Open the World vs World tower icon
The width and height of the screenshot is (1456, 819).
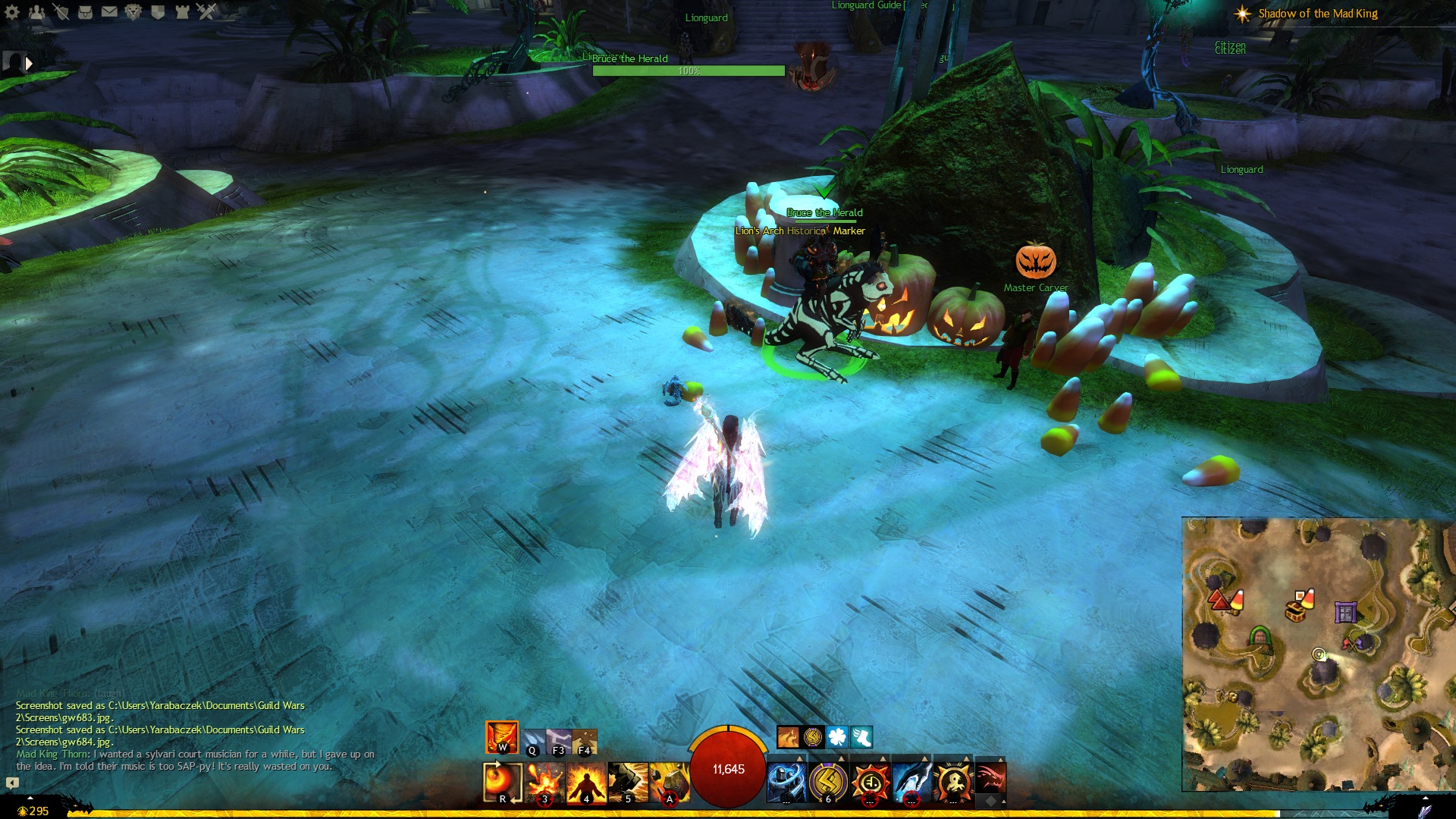[182, 11]
